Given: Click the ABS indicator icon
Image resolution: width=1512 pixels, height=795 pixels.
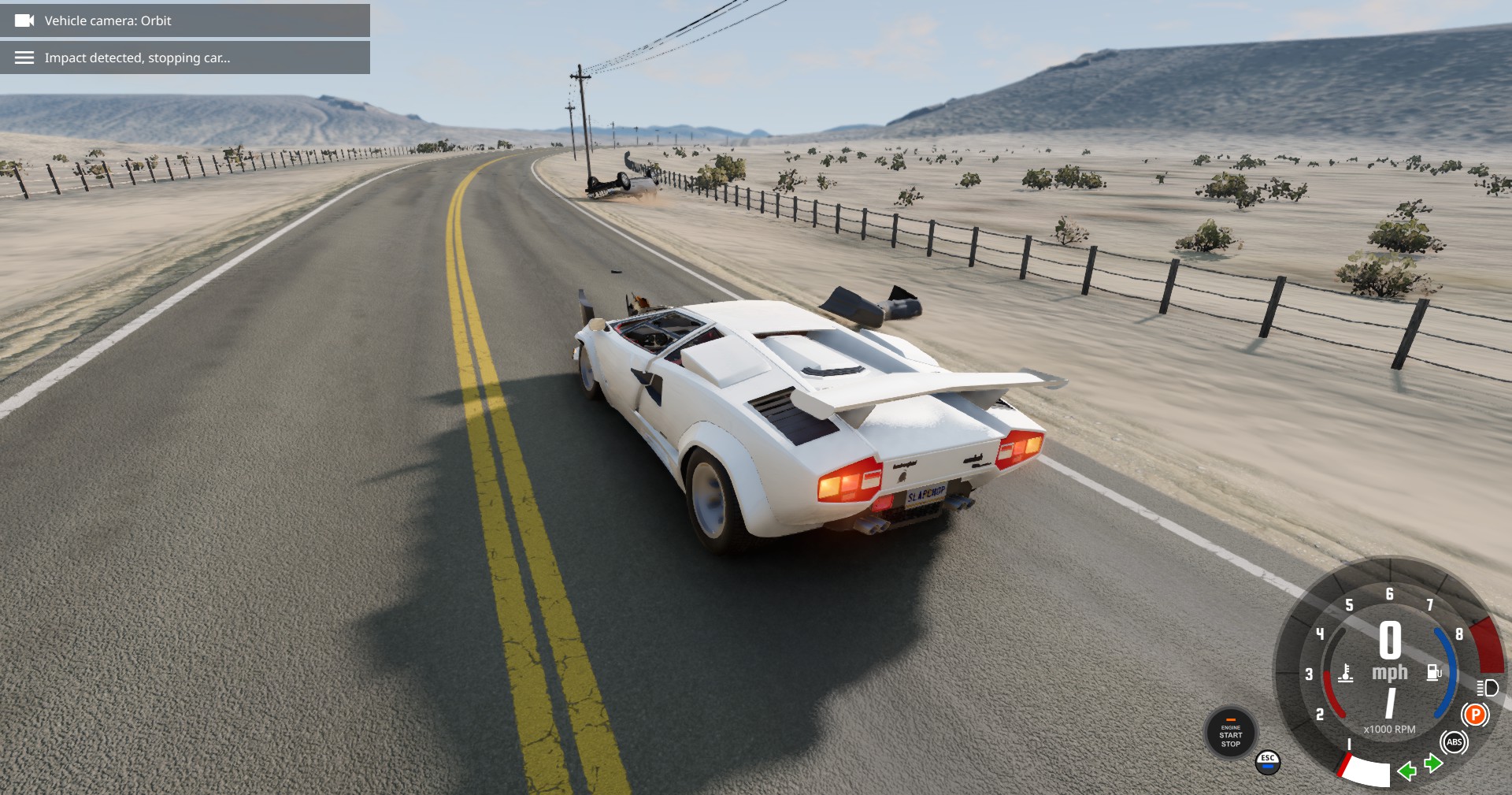Looking at the screenshot, I should tap(1454, 742).
